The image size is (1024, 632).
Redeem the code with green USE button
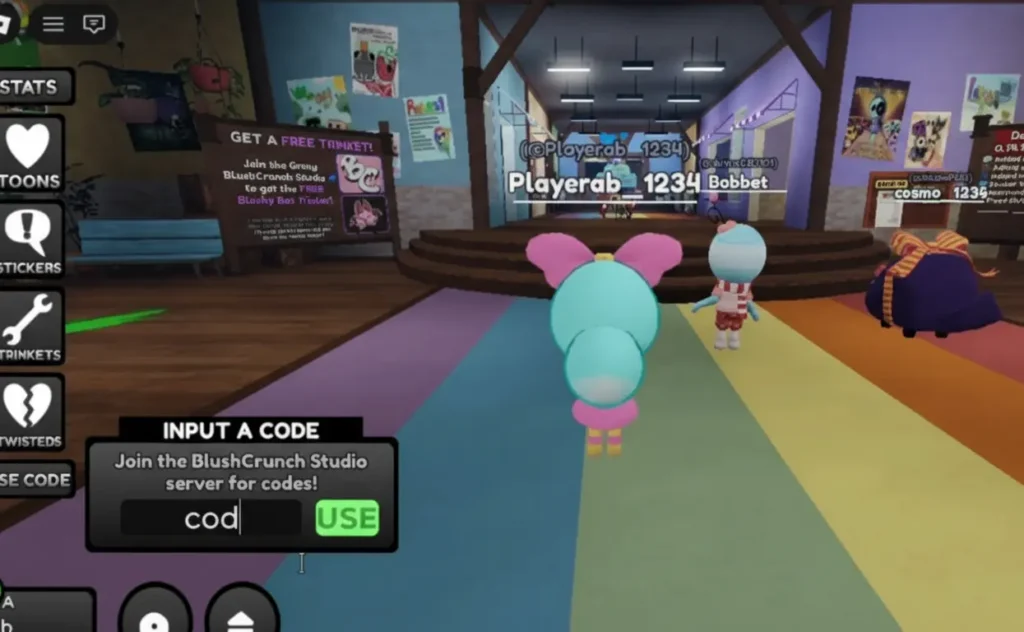click(347, 518)
